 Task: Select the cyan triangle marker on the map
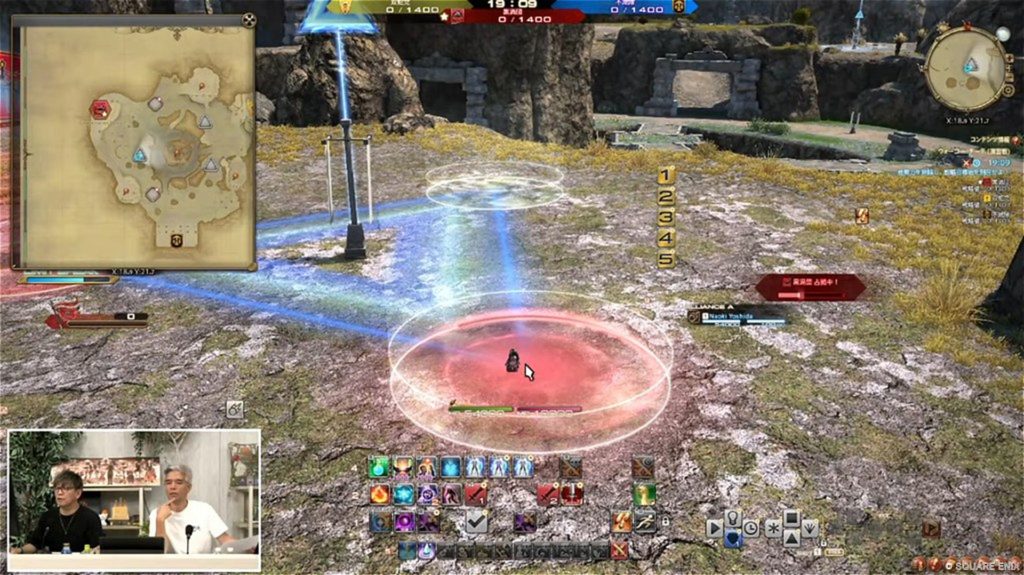(140, 155)
